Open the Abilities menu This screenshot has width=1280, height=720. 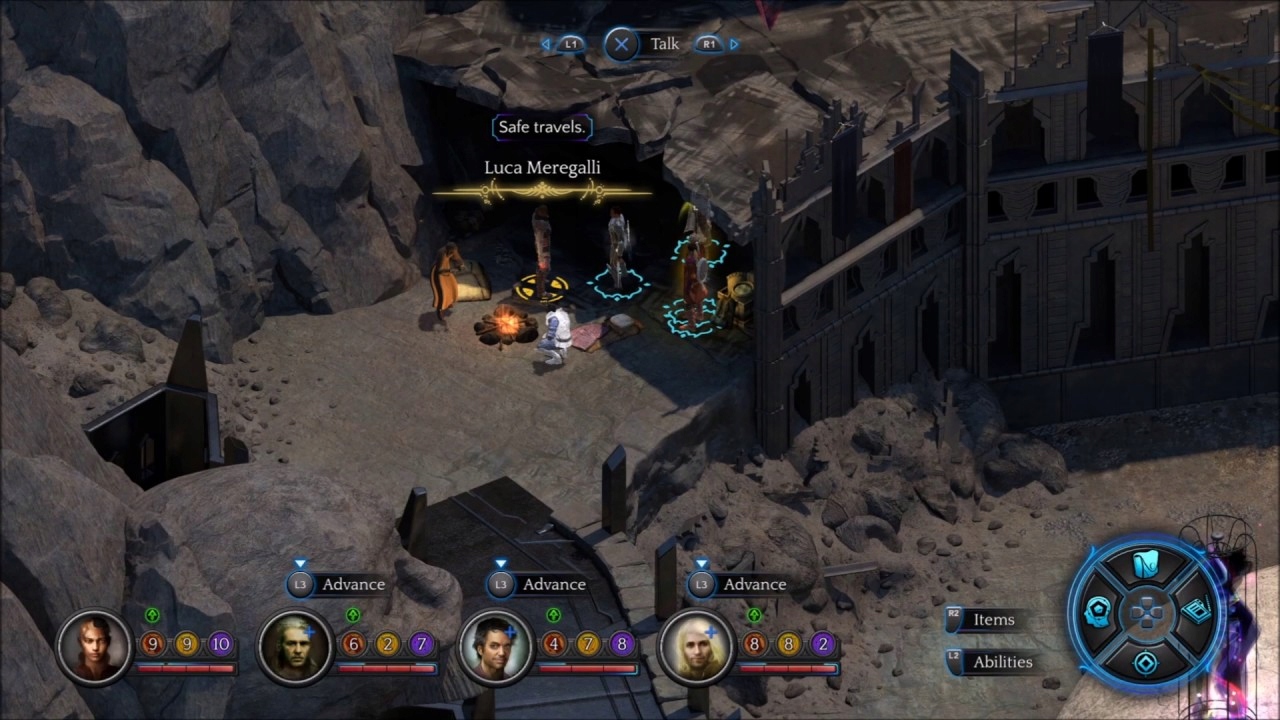click(x=1002, y=662)
